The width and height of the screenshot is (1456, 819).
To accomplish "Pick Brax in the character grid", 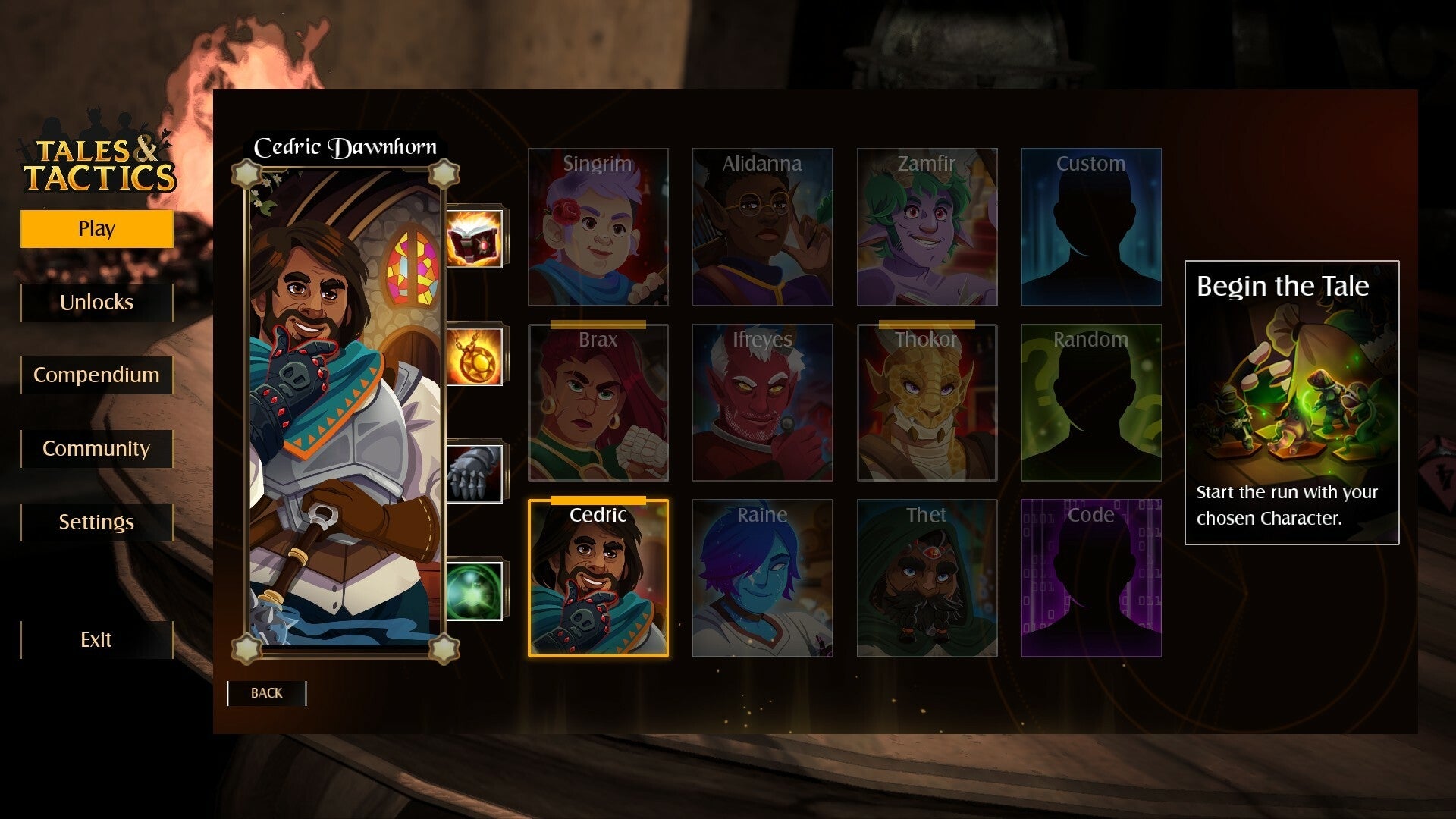I will point(598,404).
